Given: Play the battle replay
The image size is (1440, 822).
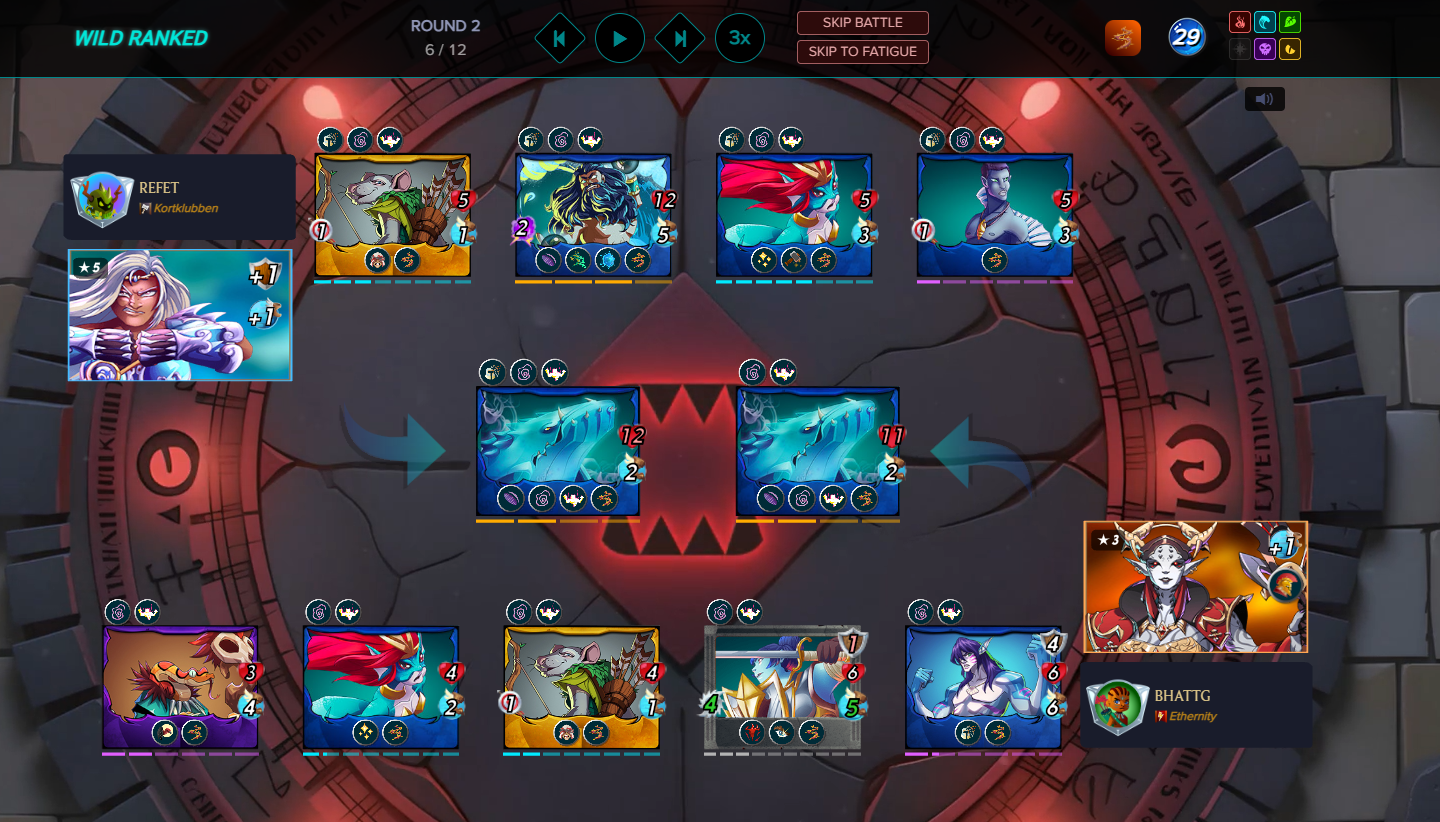Looking at the screenshot, I should point(620,39).
